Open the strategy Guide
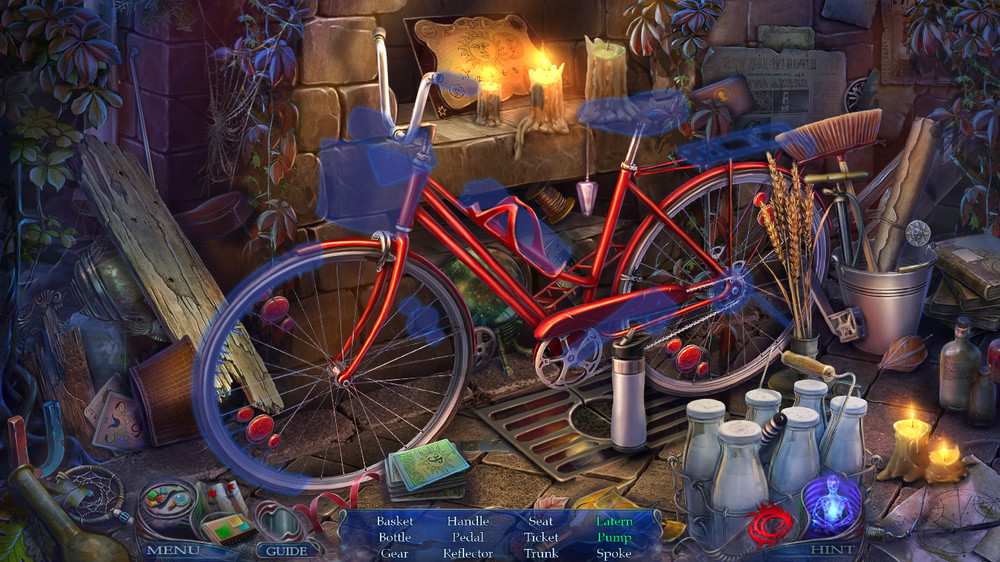Image resolution: width=1000 pixels, height=562 pixels. (x=286, y=550)
